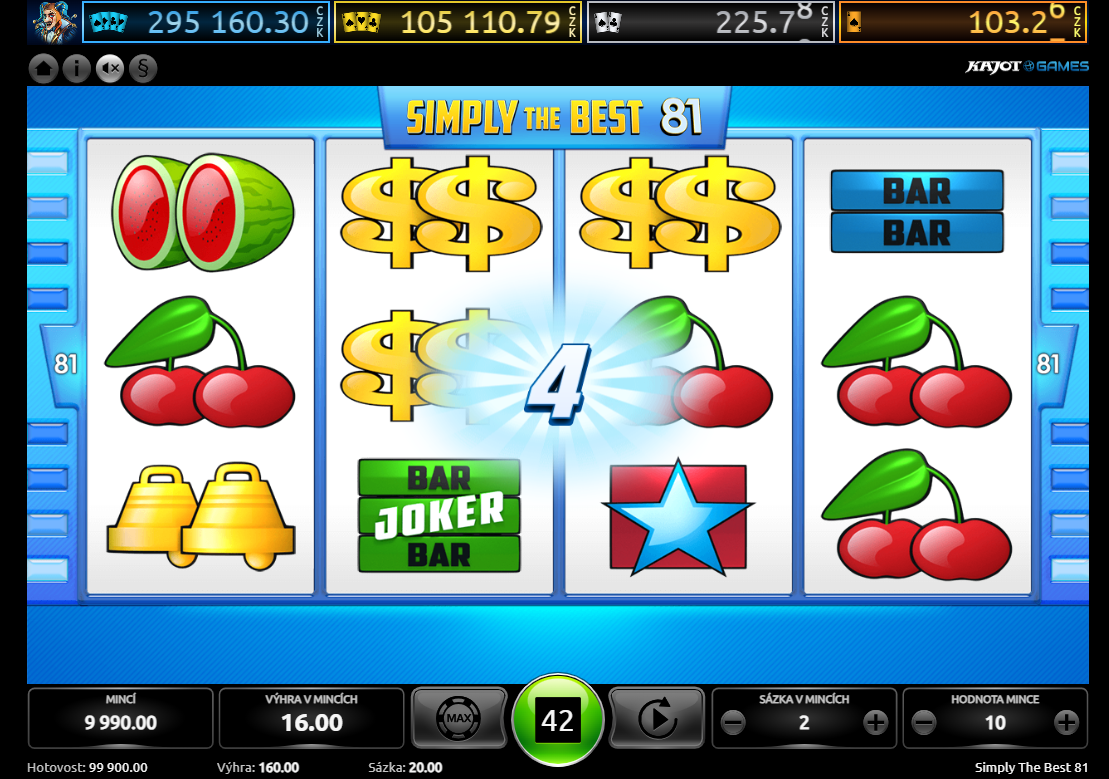
Task: Decrease Hodnota mince coin value
Action: 925,722
